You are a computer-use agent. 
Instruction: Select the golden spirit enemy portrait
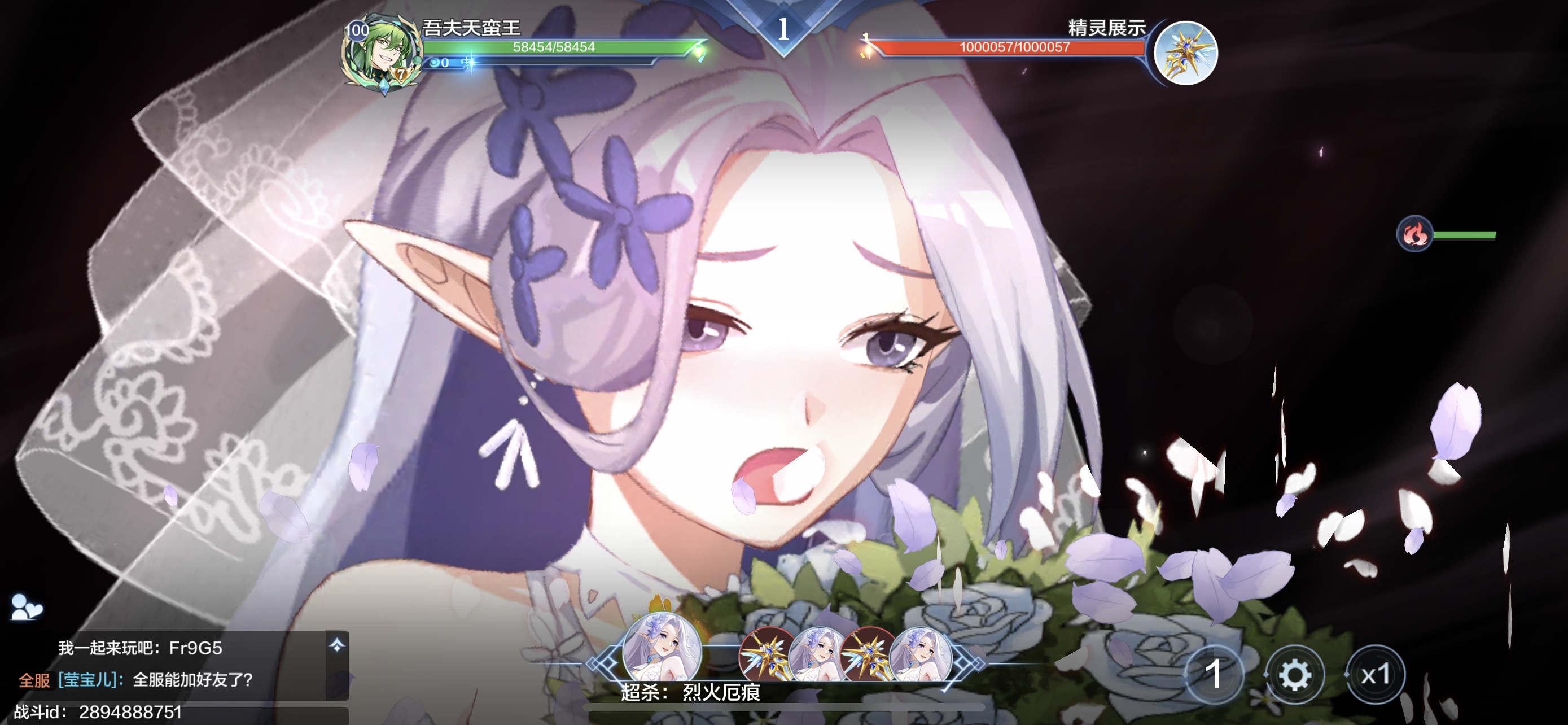pyautogui.click(x=1185, y=53)
